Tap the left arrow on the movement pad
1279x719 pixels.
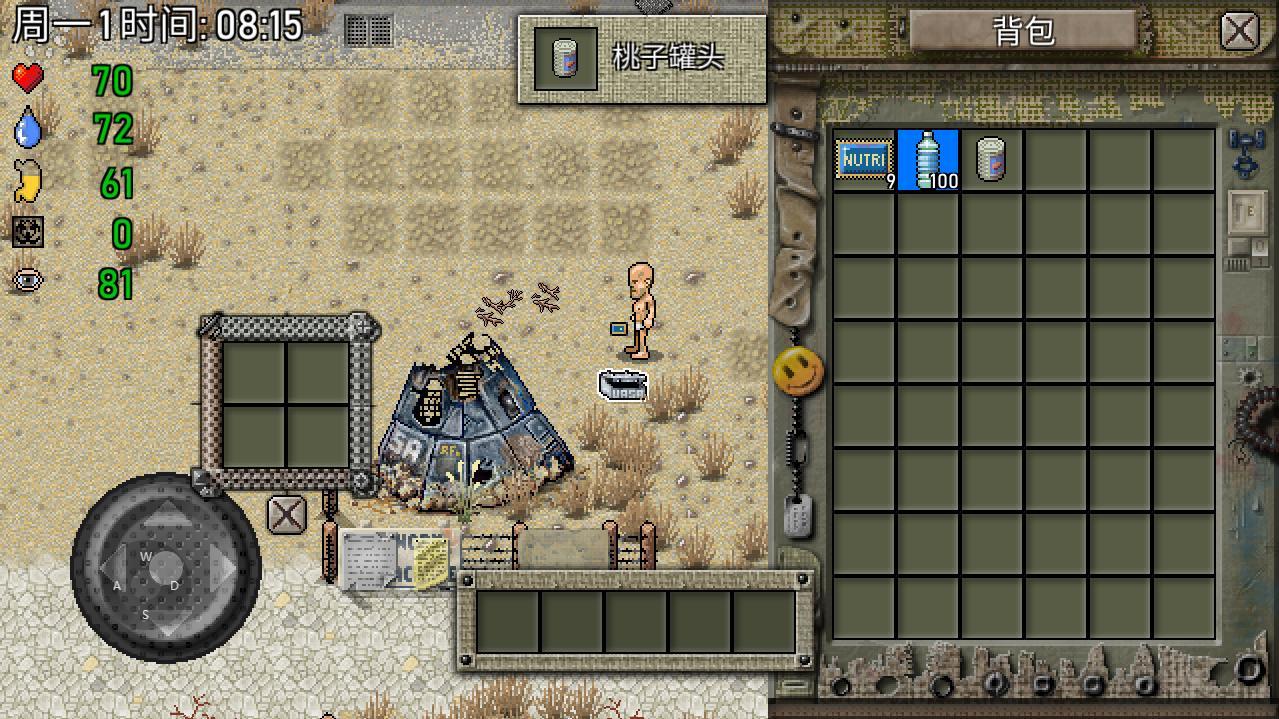tap(106, 568)
